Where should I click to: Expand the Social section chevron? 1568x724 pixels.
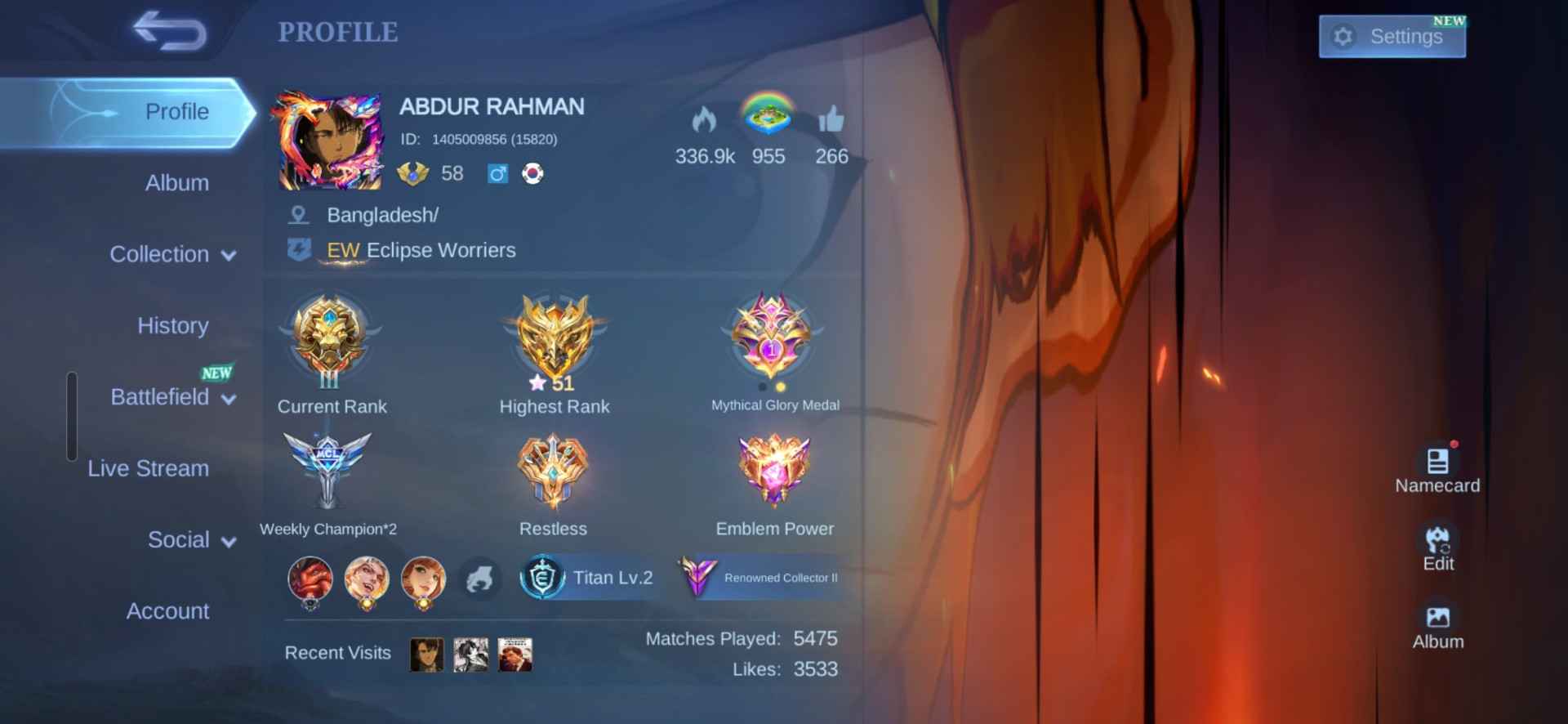click(x=231, y=540)
